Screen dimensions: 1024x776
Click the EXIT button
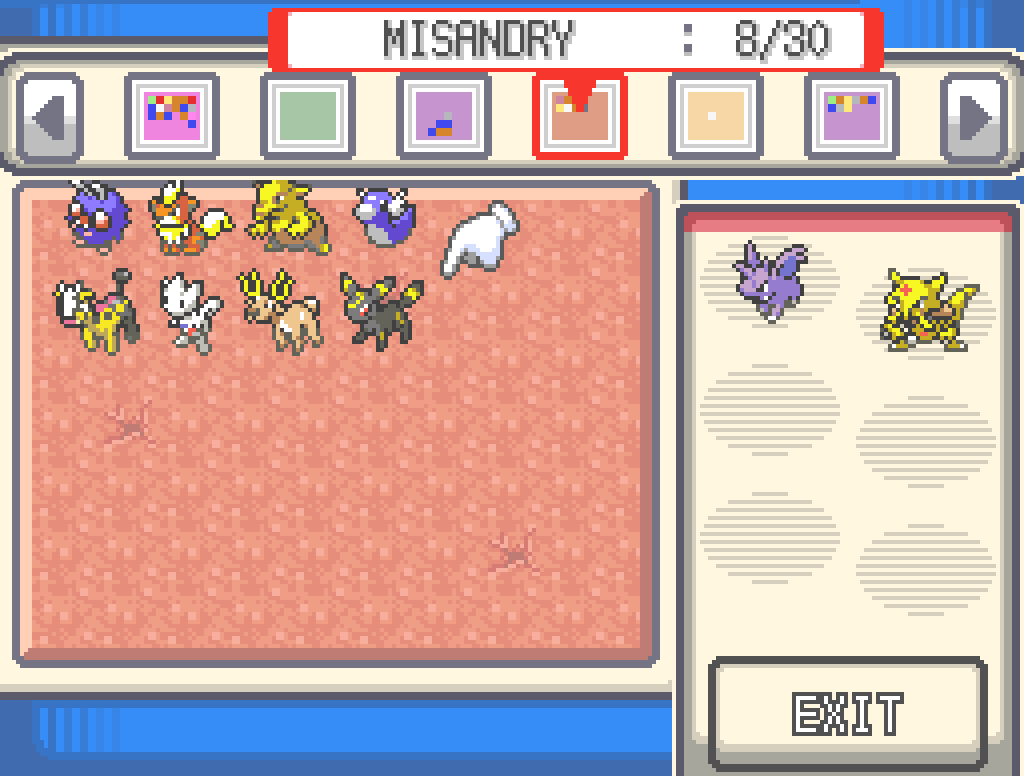pos(848,713)
